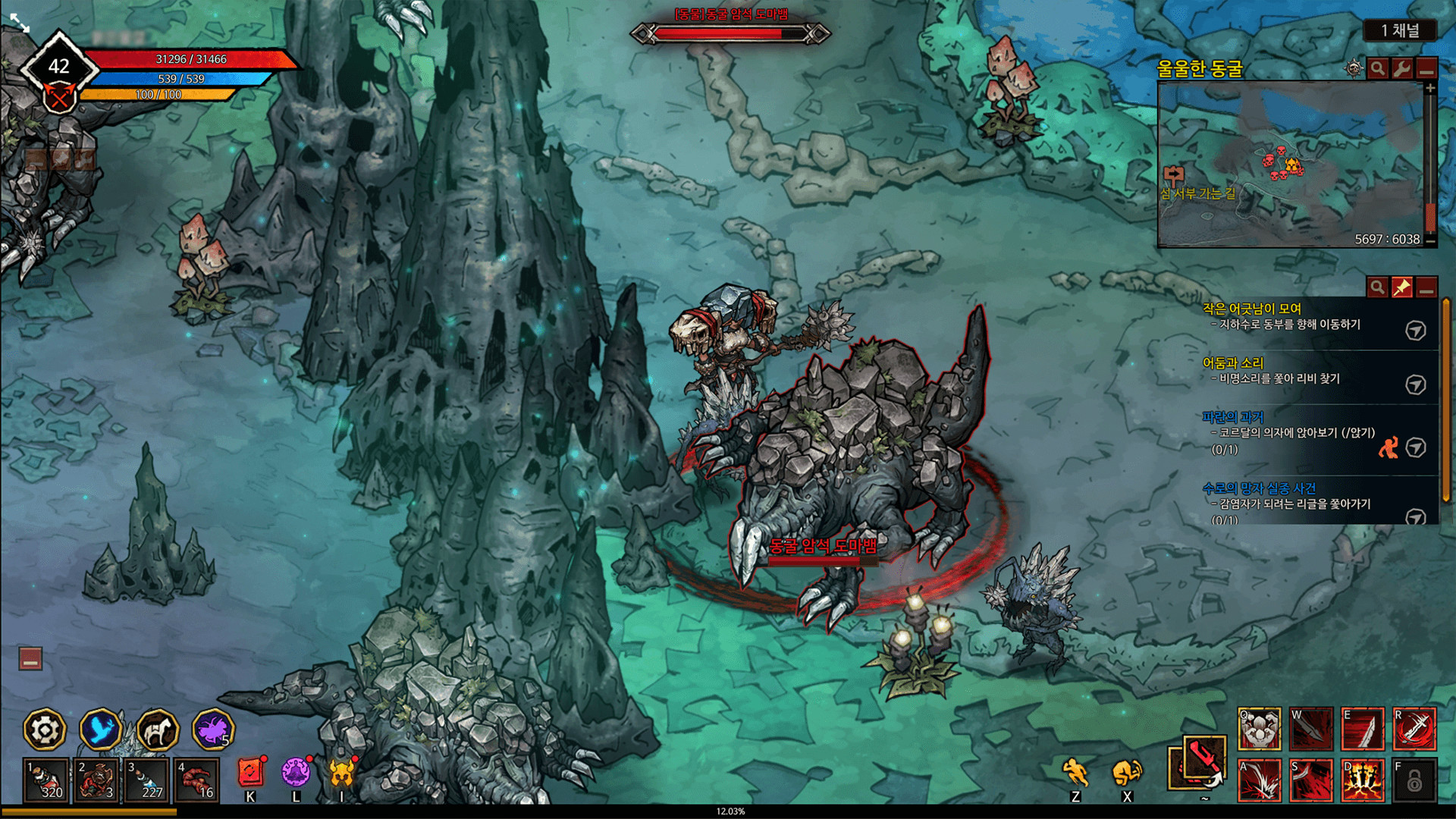Viewport: 1456px width, 819px height.
Task: Collapse the minimap with its minus toggle
Action: tap(1428, 70)
